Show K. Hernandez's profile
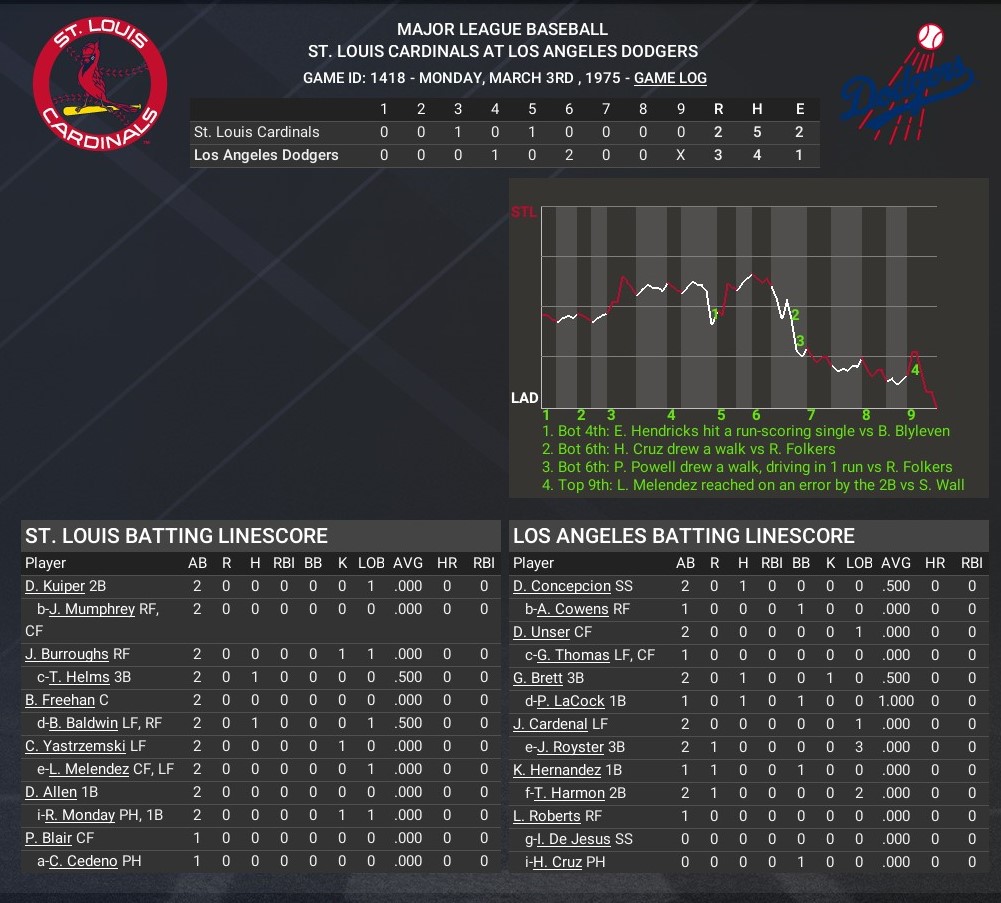Screen dimensions: 1001x903 click(557, 770)
